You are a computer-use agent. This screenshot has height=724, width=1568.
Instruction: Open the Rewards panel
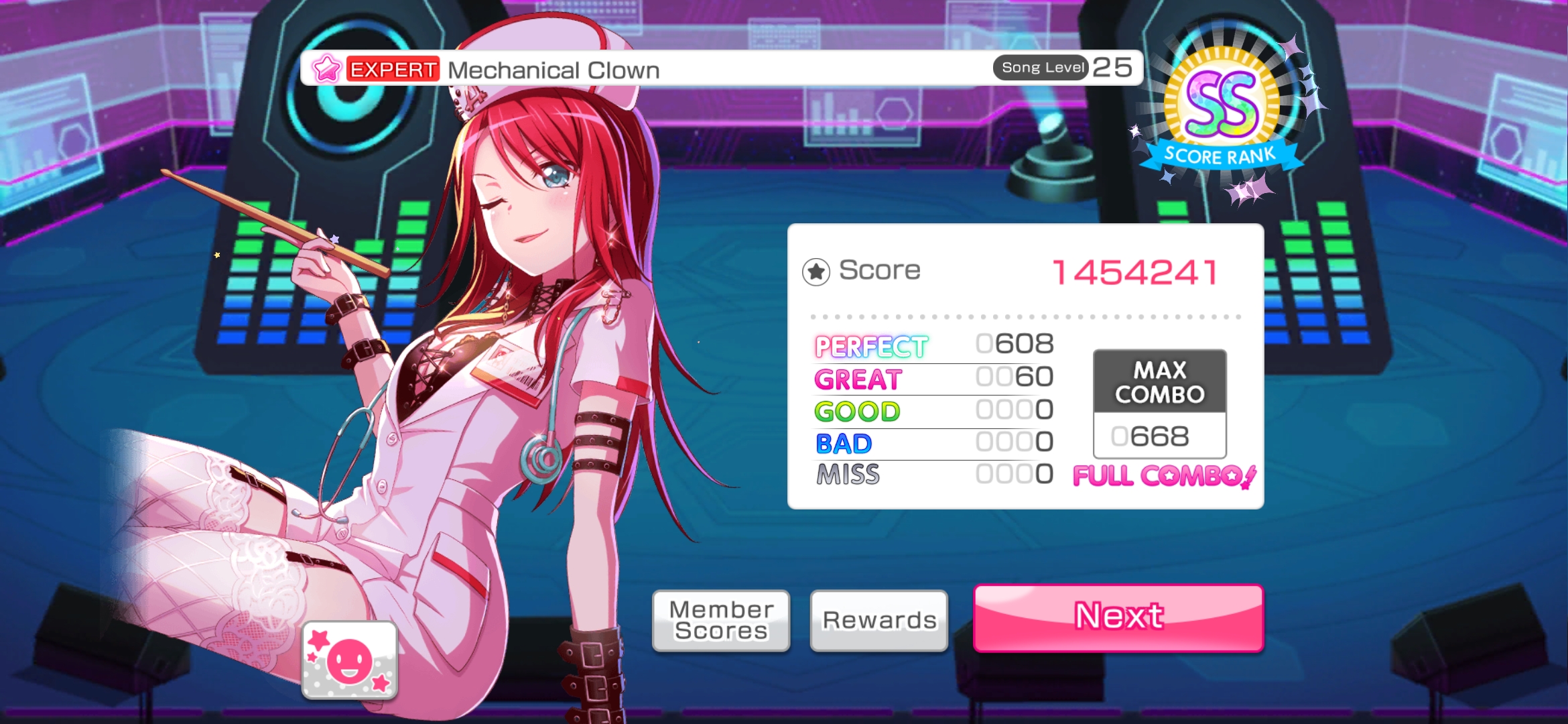click(878, 621)
